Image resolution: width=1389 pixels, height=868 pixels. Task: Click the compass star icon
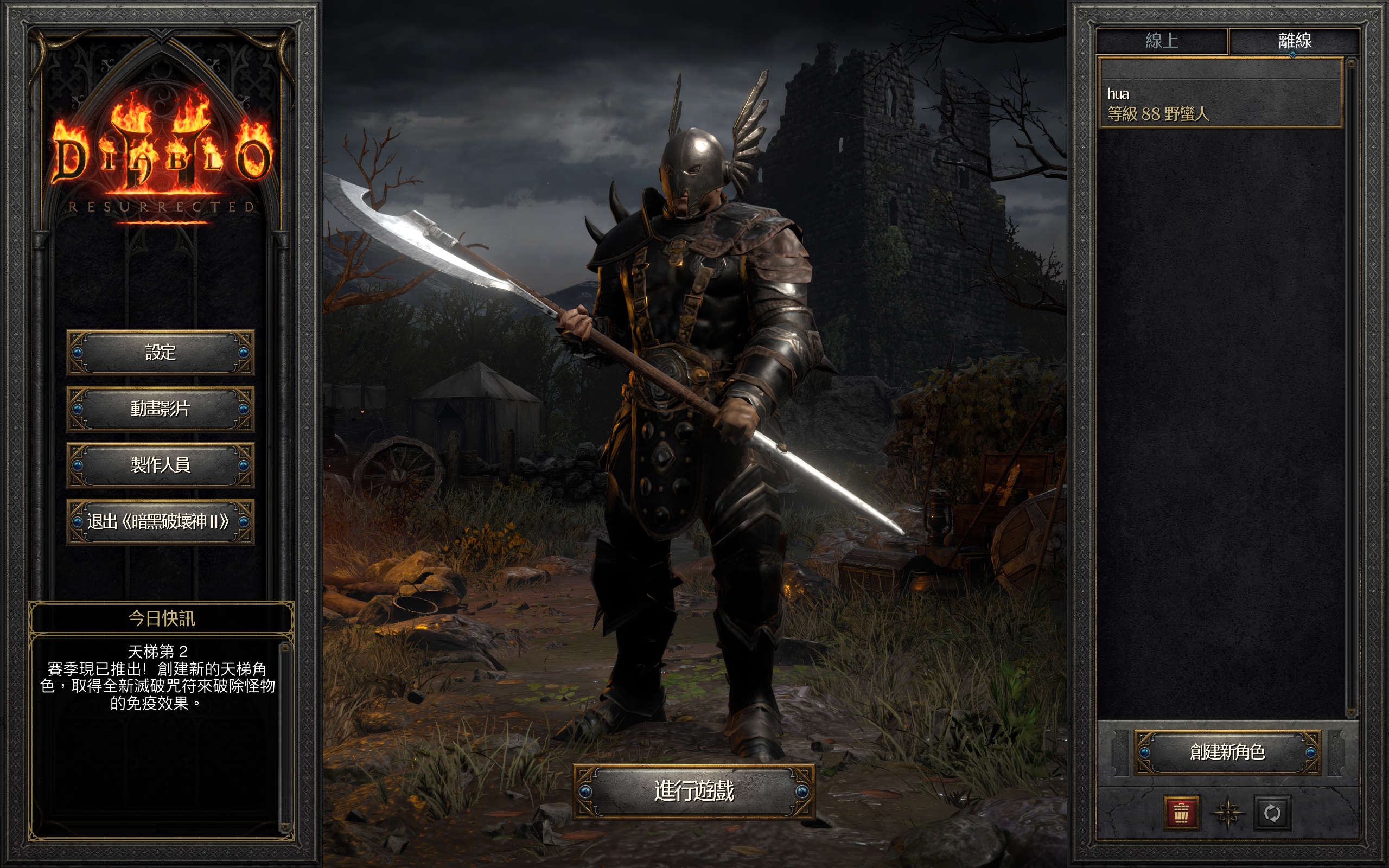[x=1227, y=813]
